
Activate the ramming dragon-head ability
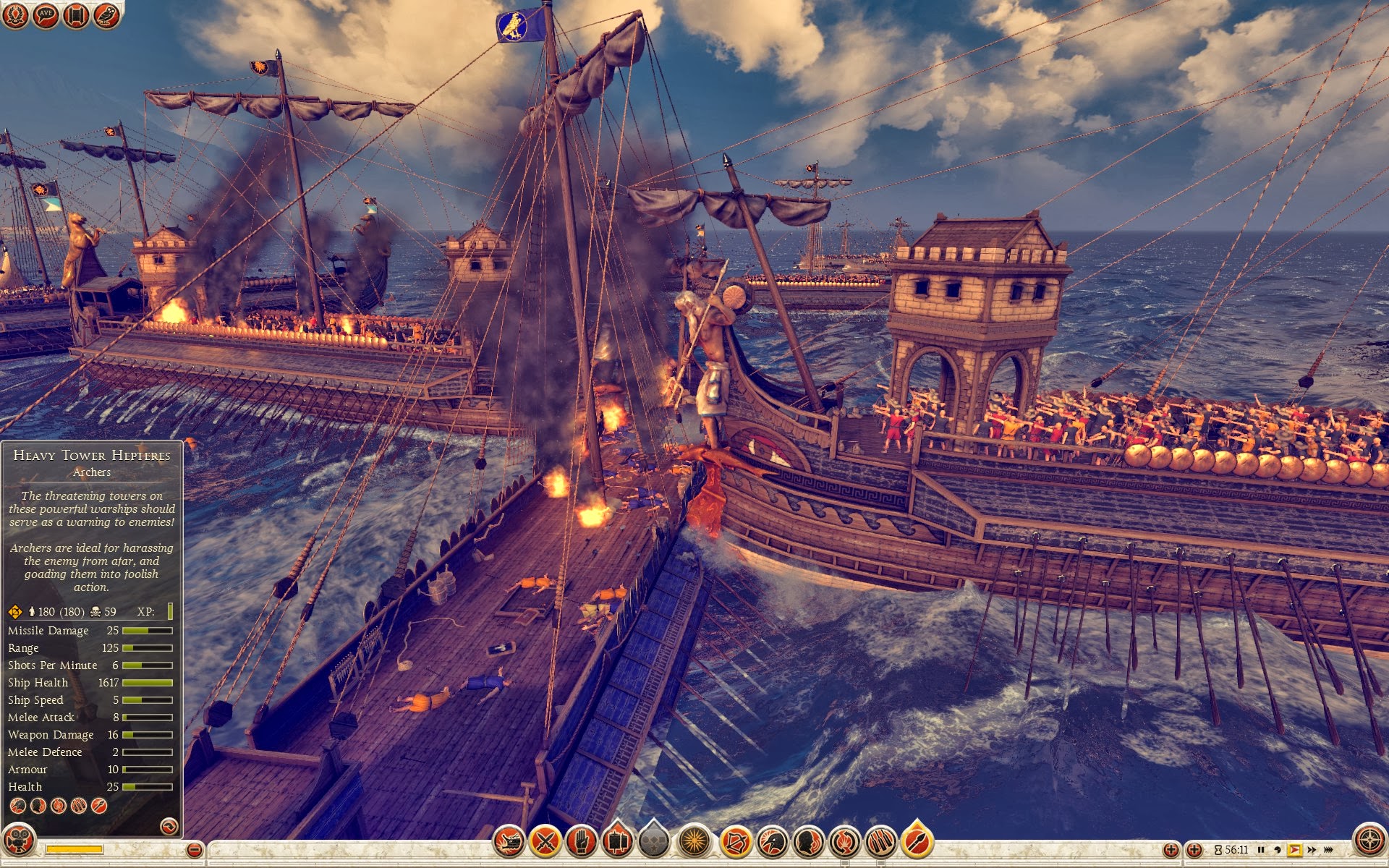pos(509,841)
